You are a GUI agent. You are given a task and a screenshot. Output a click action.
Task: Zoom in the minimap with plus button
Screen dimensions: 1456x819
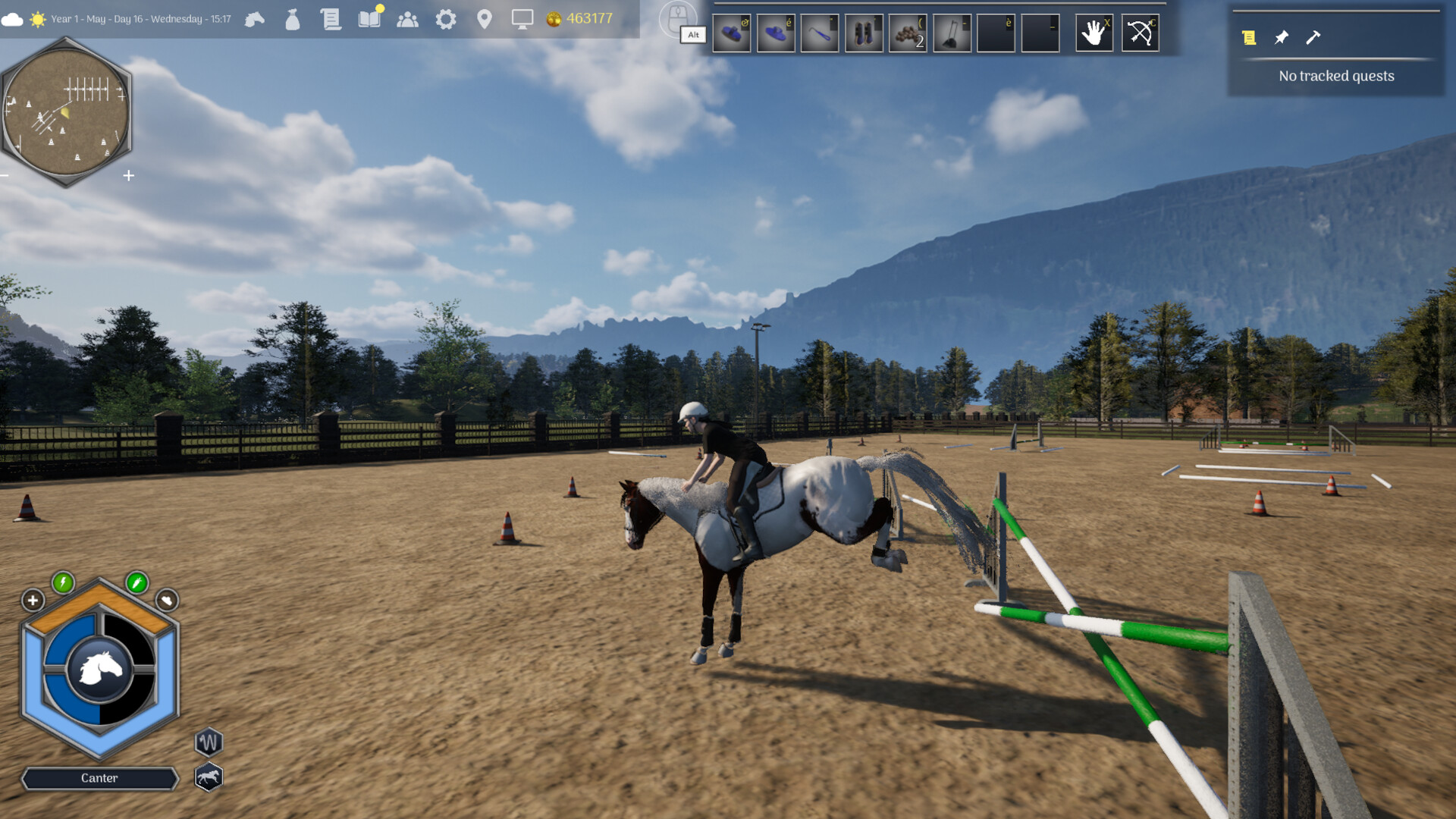(128, 176)
